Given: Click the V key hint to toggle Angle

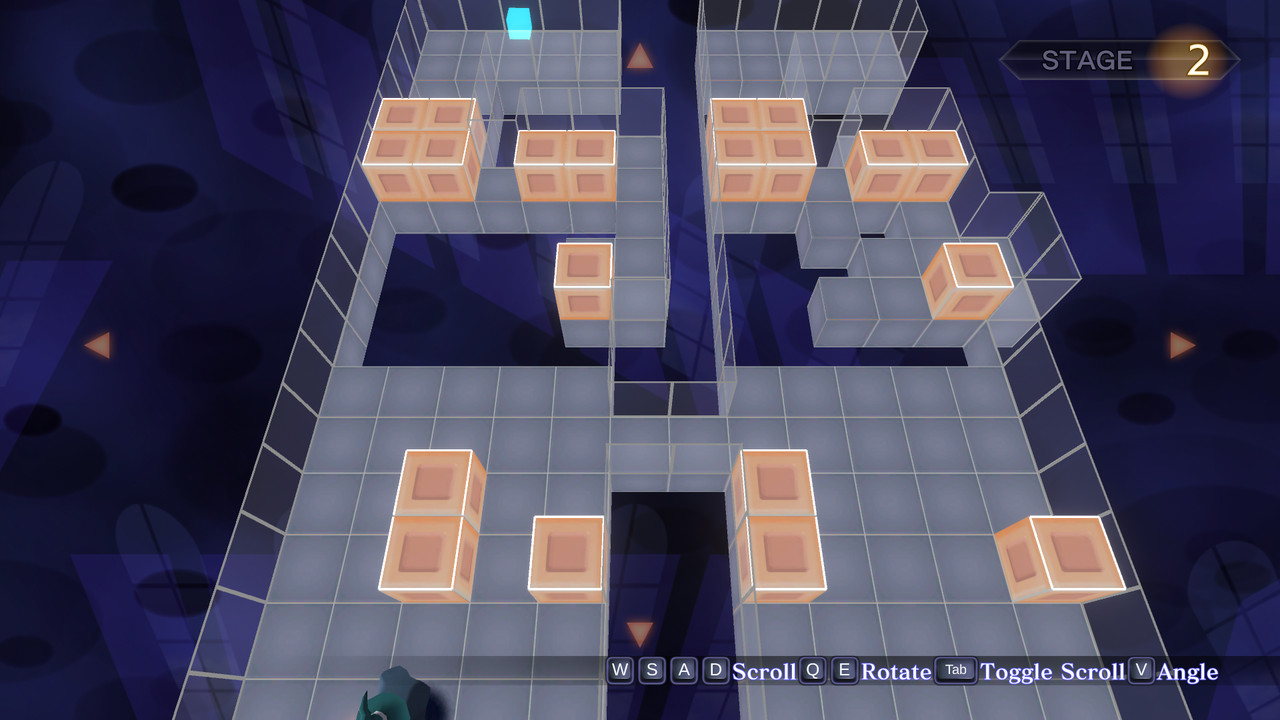Looking at the screenshot, I should pyautogui.click(x=1143, y=671).
